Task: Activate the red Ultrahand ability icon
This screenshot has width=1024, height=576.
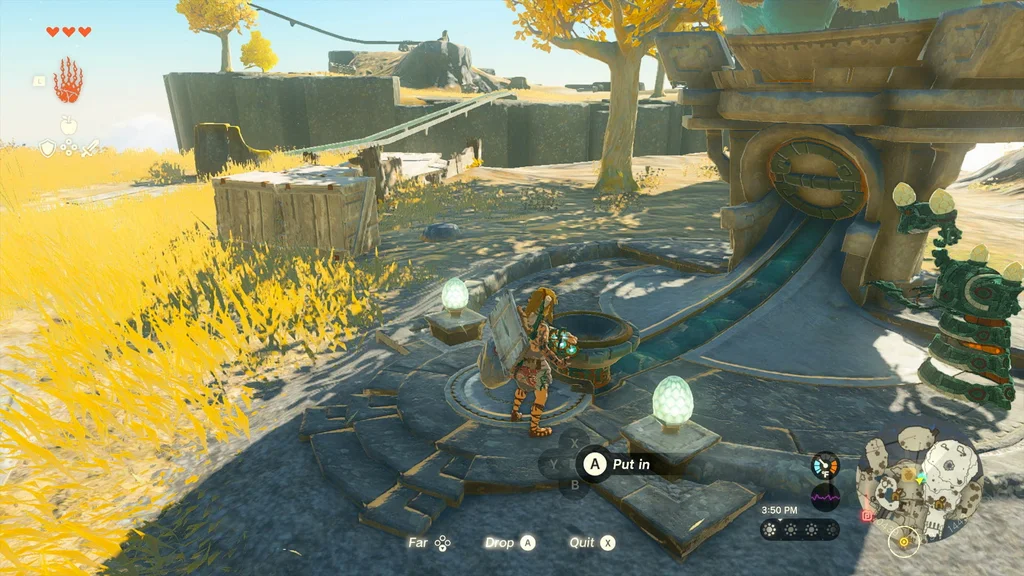Action: pos(68,81)
